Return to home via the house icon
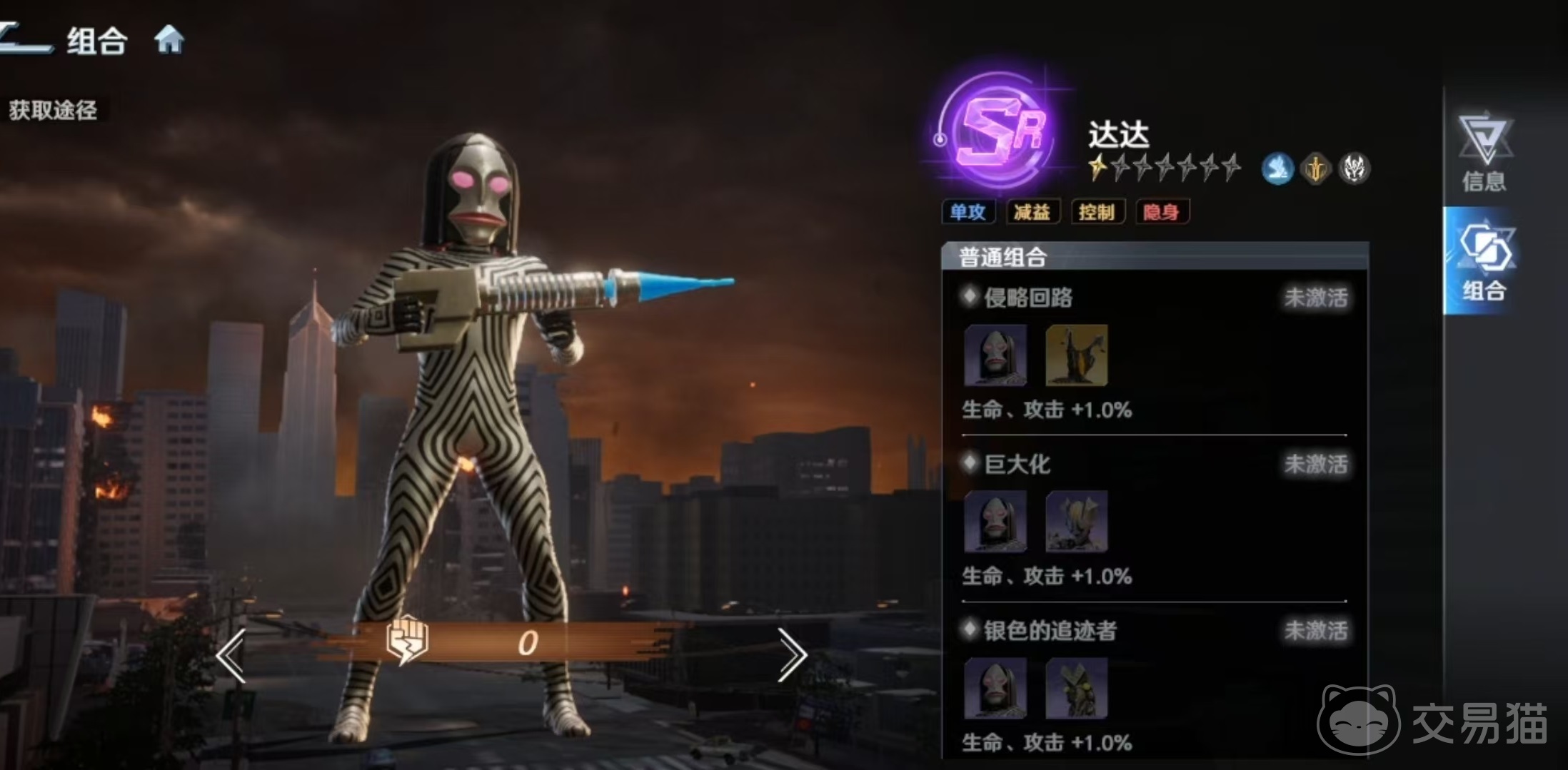 169,40
